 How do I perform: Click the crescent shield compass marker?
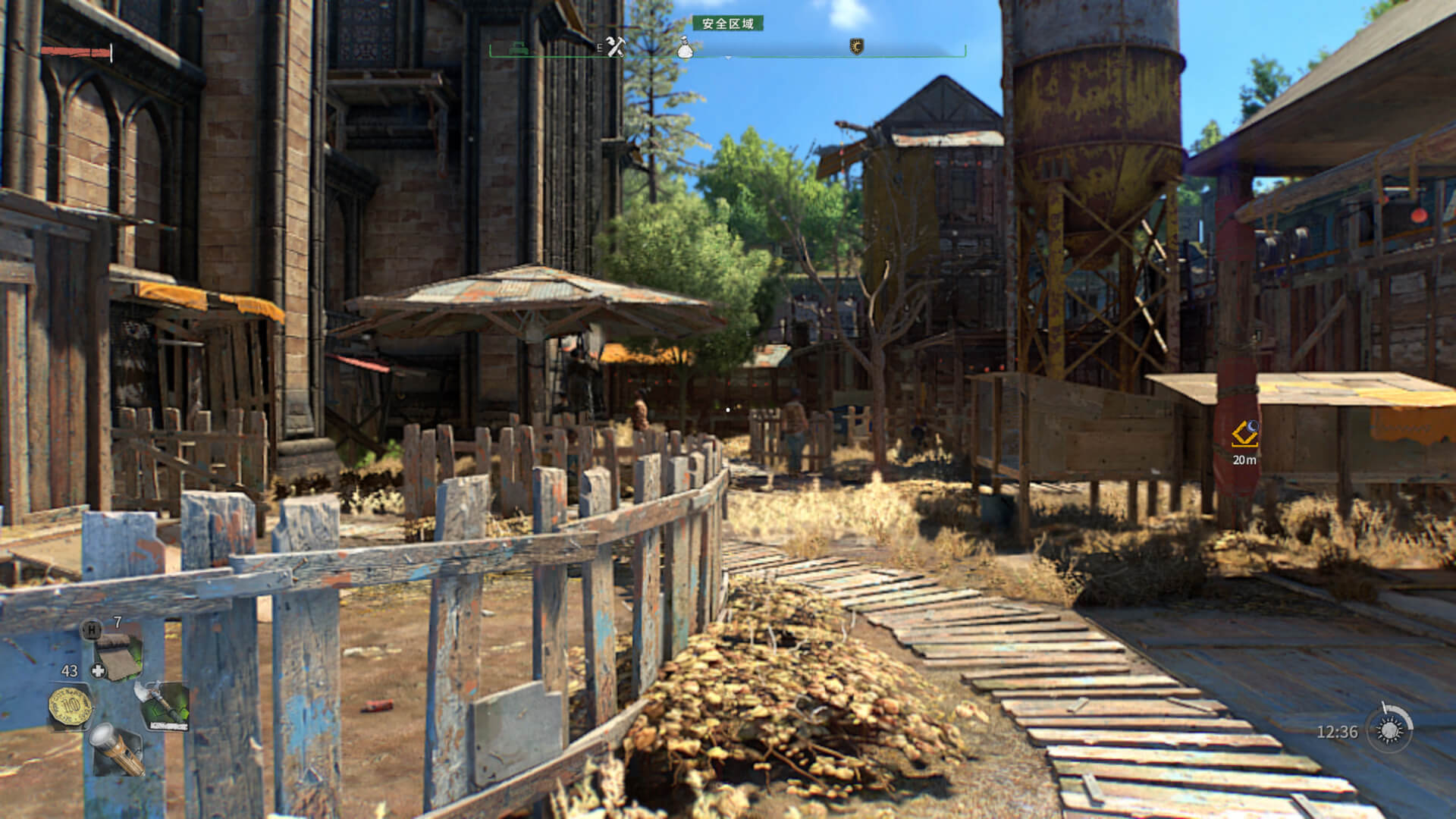[x=856, y=47]
